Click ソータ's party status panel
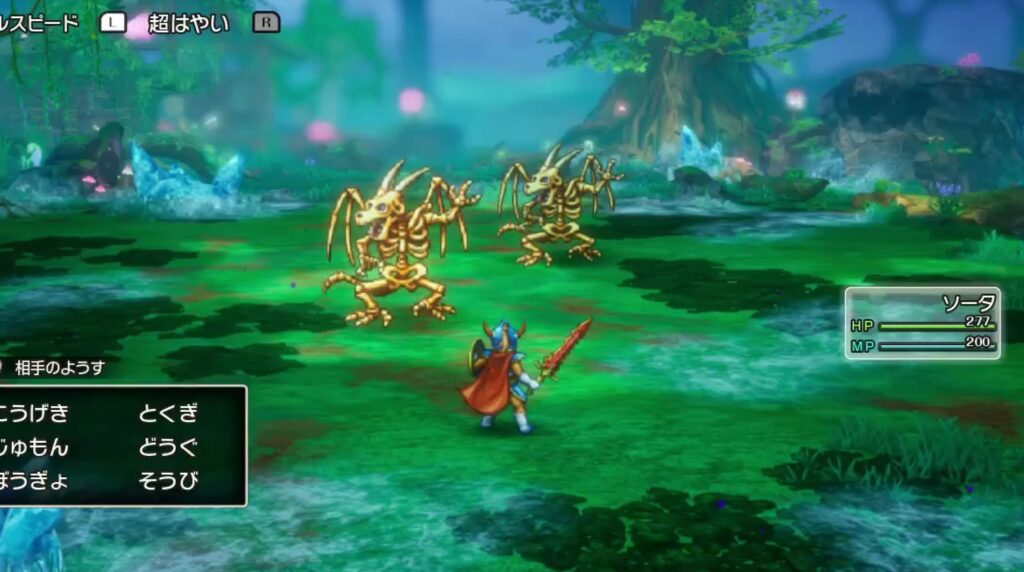1024x572 pixels. pos(922,323)
